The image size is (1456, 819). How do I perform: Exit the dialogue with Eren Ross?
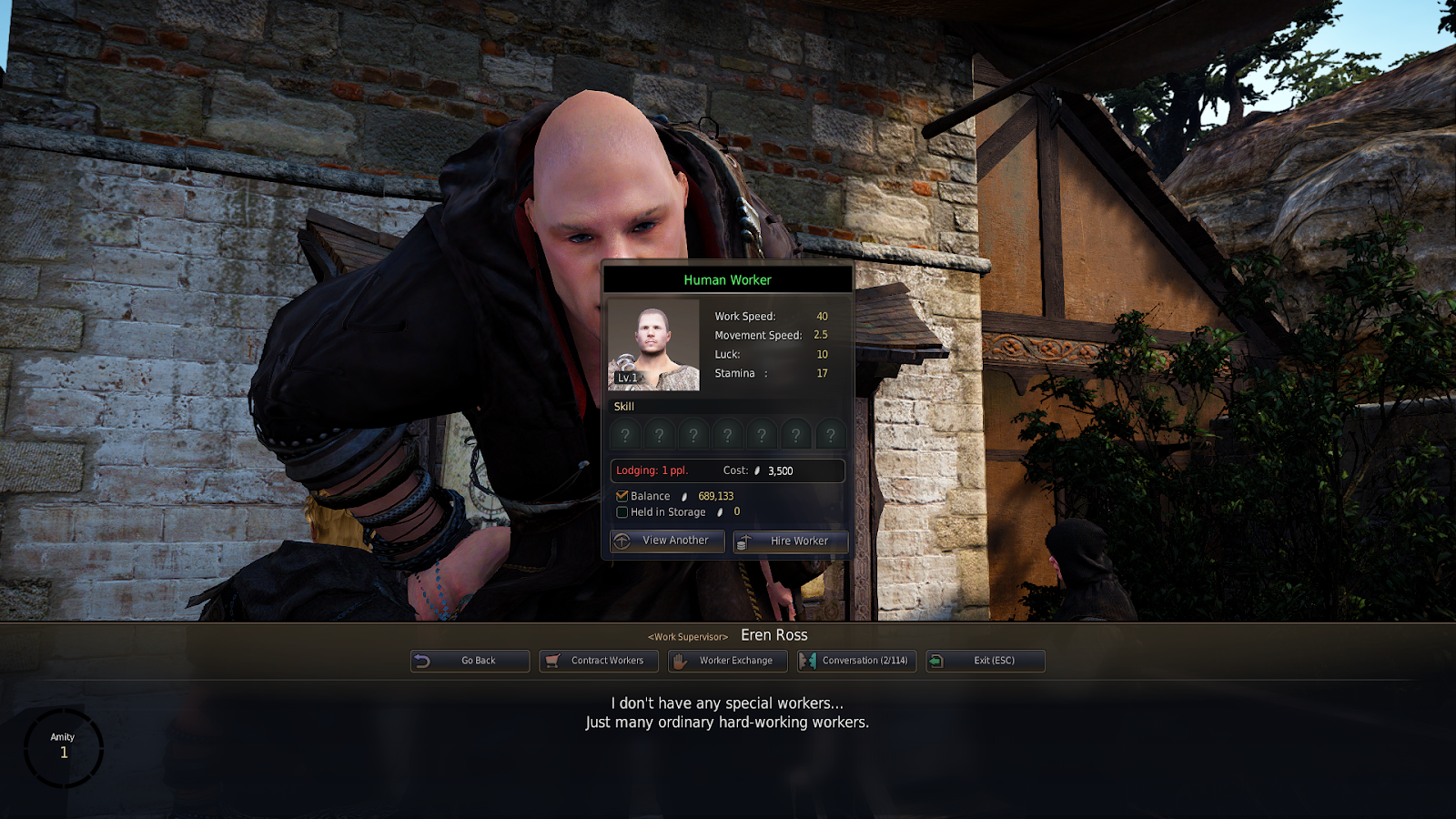(985, 661)
